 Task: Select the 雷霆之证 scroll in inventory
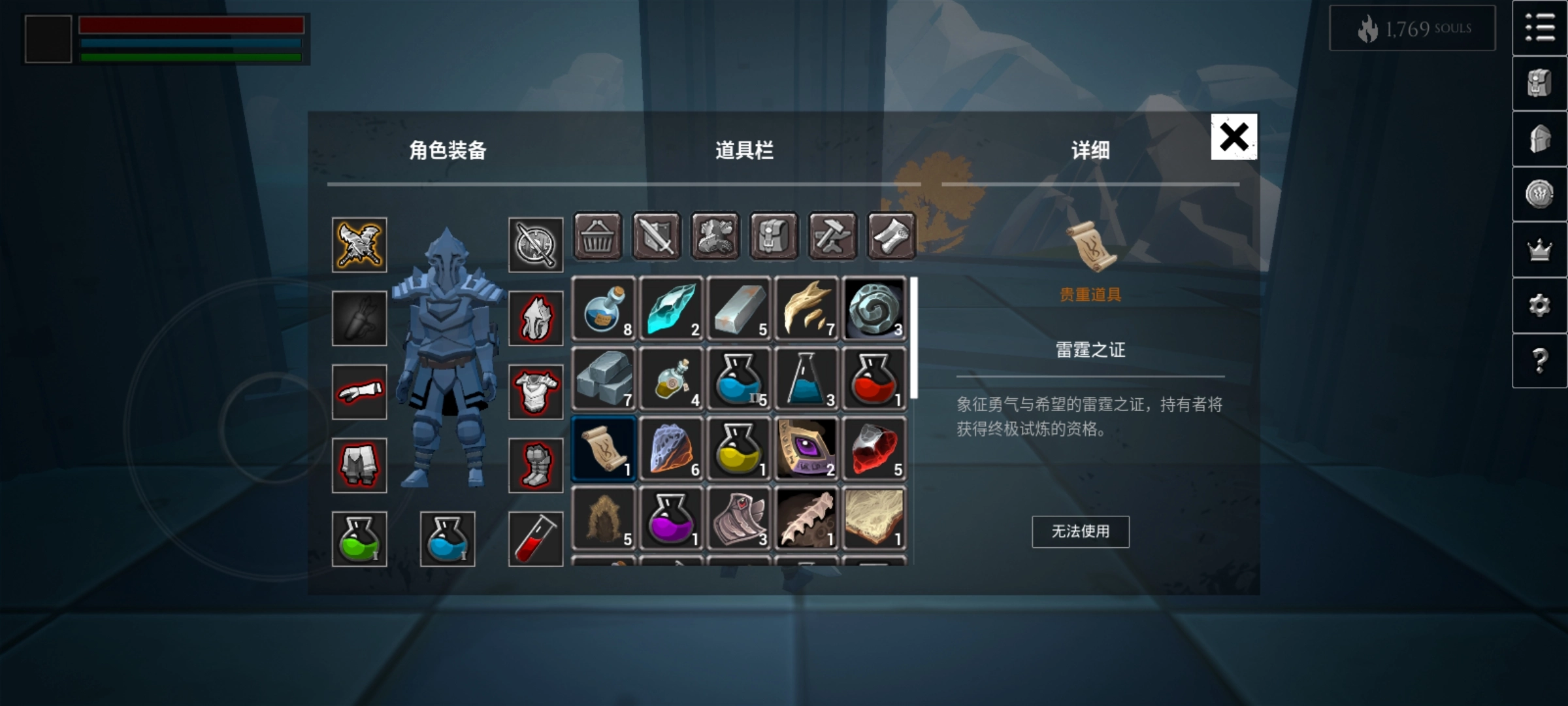coord(603,447)
